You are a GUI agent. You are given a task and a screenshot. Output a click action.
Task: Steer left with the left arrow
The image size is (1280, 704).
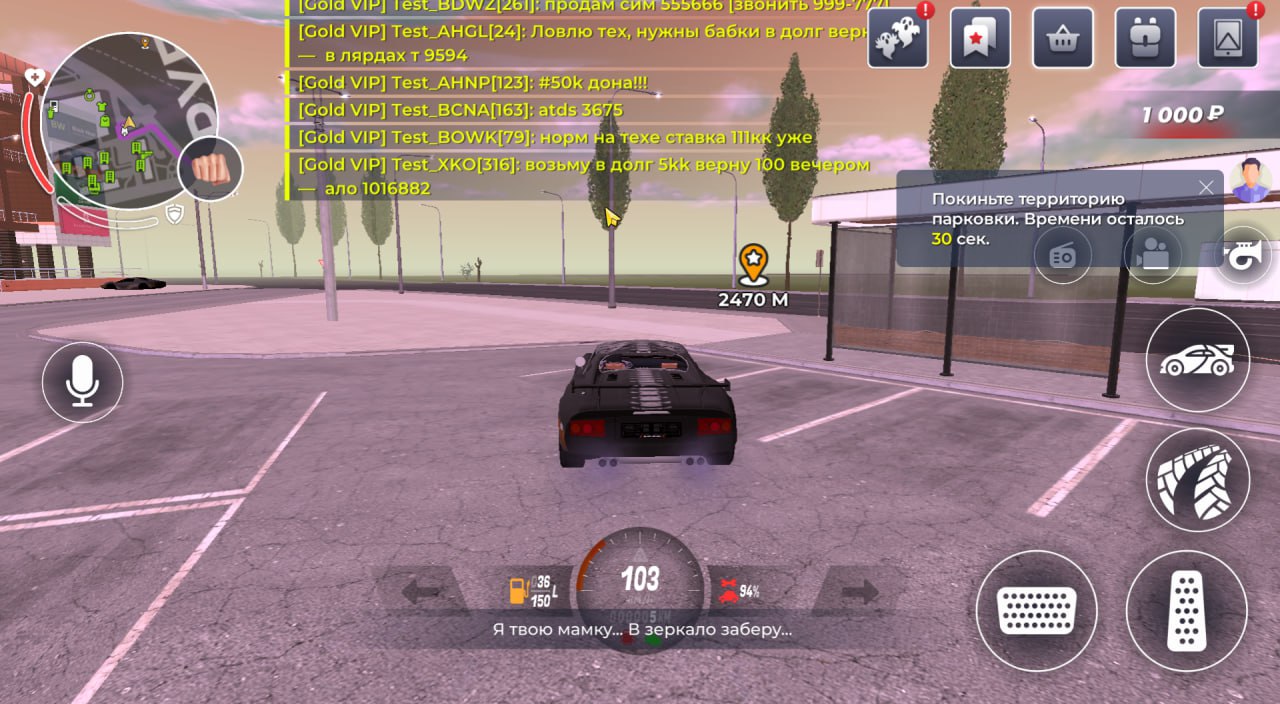(422, 592)
